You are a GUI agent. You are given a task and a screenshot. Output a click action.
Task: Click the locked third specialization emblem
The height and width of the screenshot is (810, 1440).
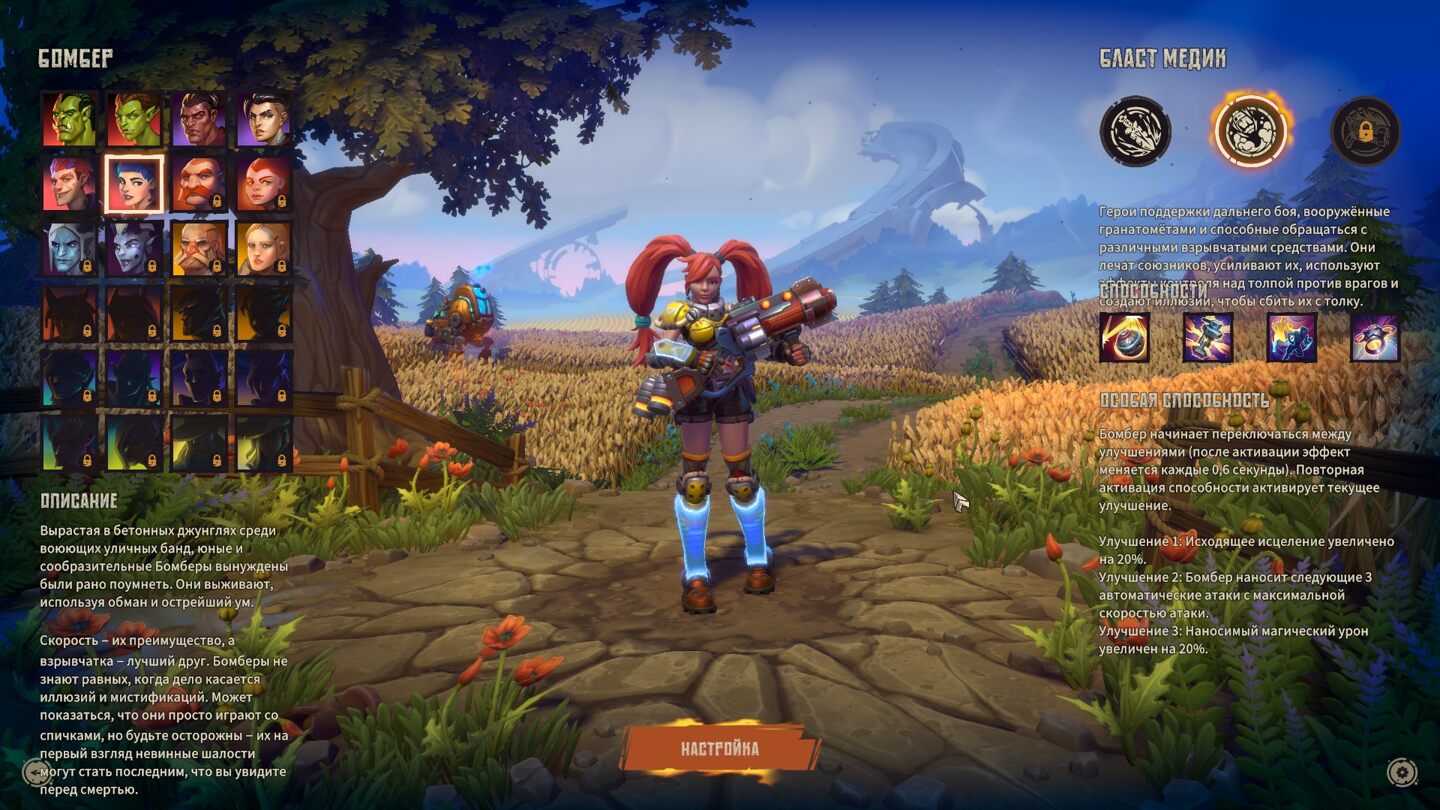(x=1365, y=131)
